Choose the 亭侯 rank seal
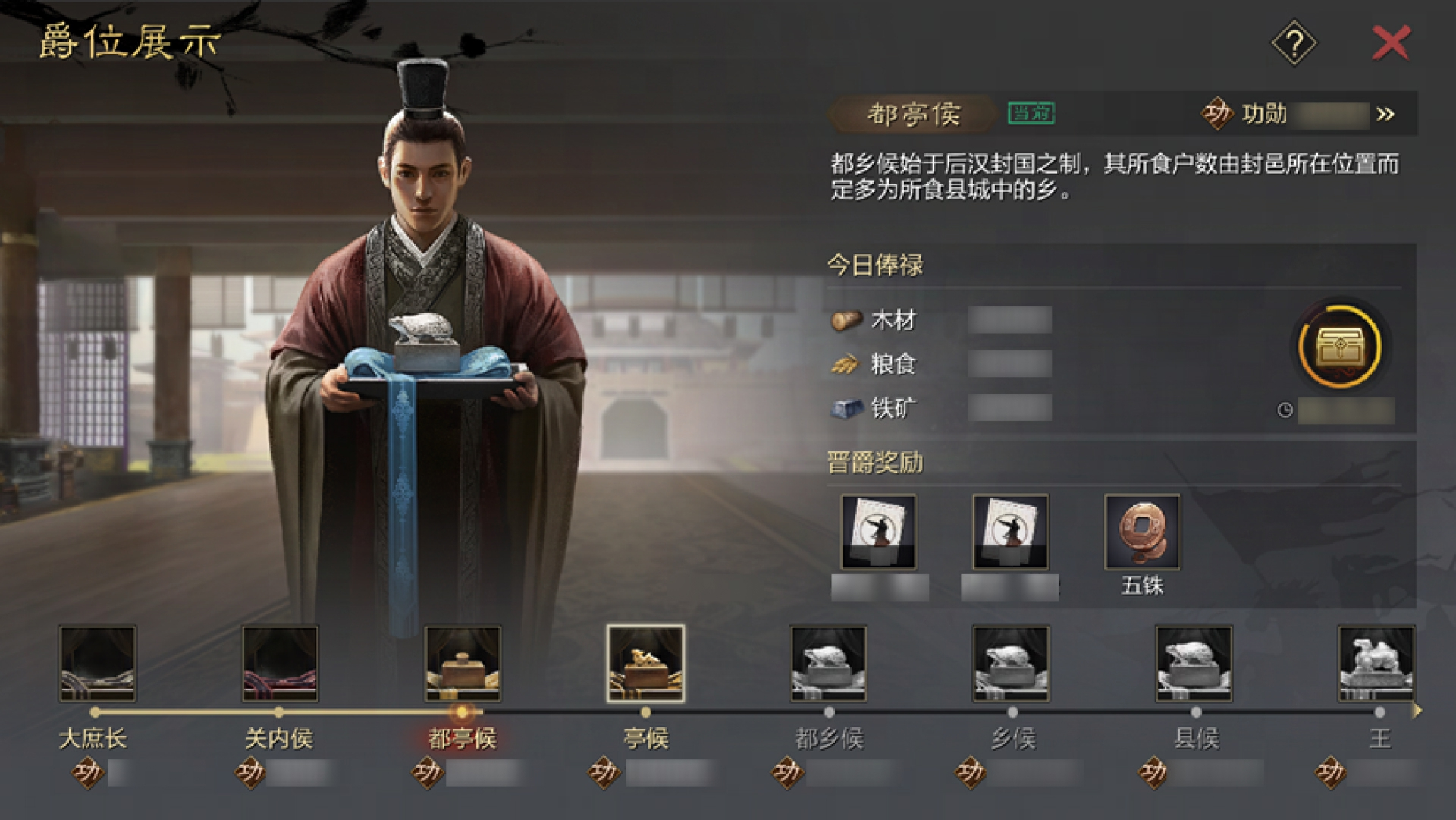The height and width of the screenshot is (820, 1456). tap(645, 663)
